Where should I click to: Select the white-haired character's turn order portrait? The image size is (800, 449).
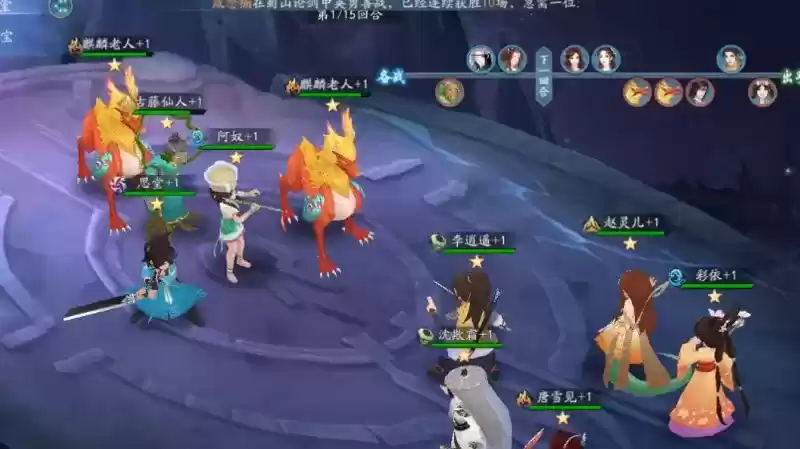tap(481, 58)
